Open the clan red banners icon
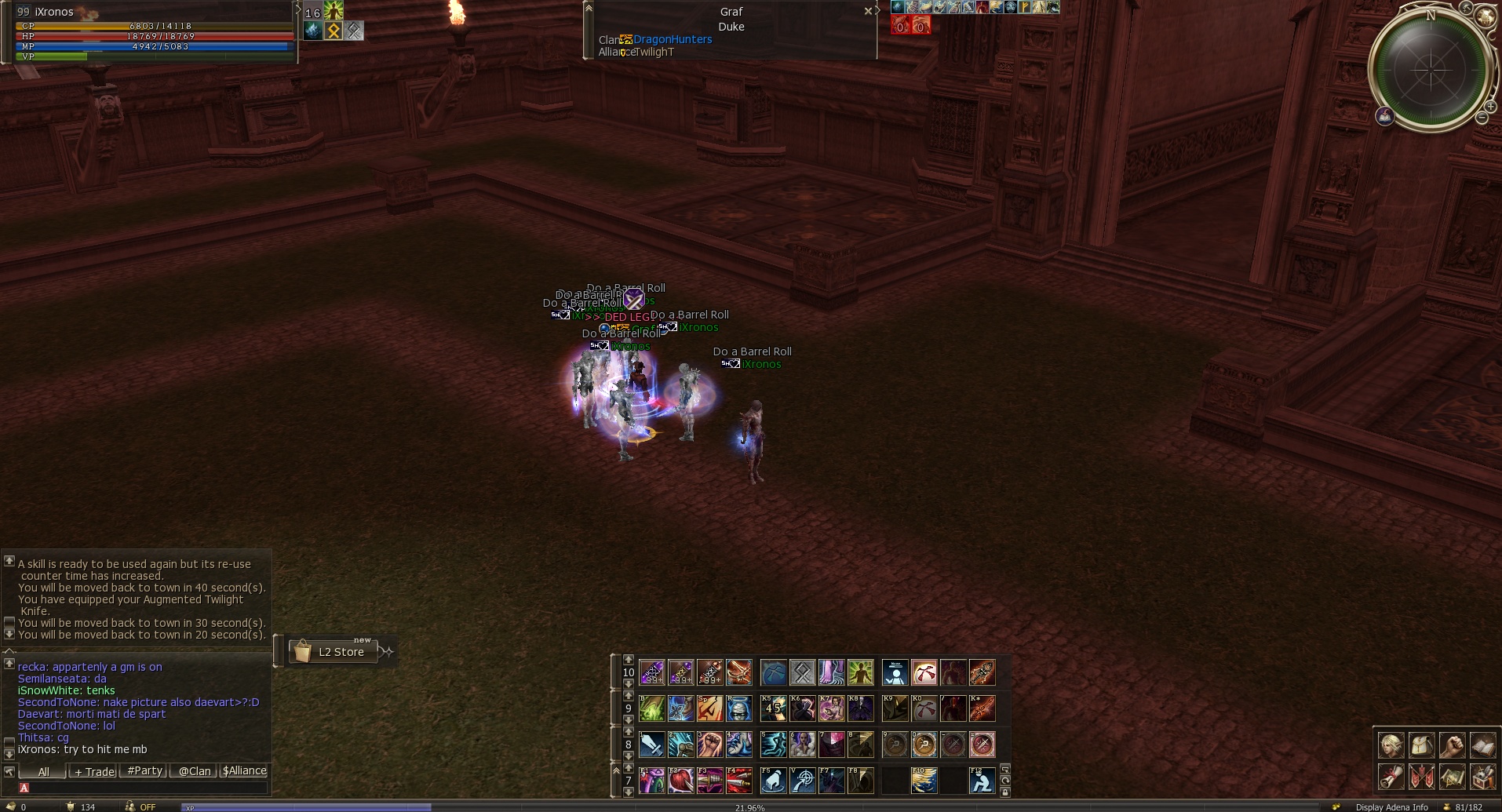1502x812 pixels. pyautogui.click(x=1421, y=777)
